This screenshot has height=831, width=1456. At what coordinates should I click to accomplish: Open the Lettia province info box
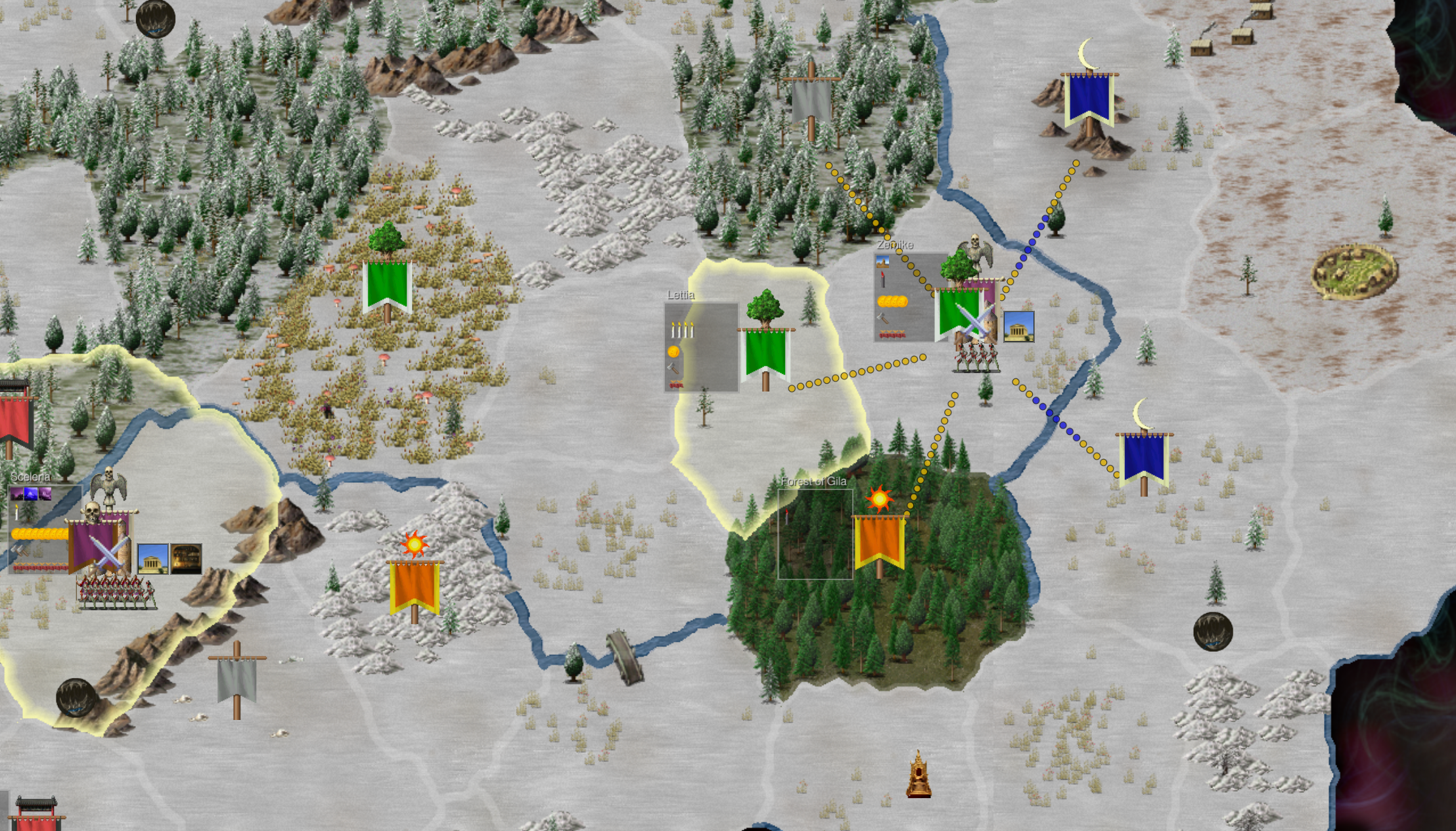point(701,347)
